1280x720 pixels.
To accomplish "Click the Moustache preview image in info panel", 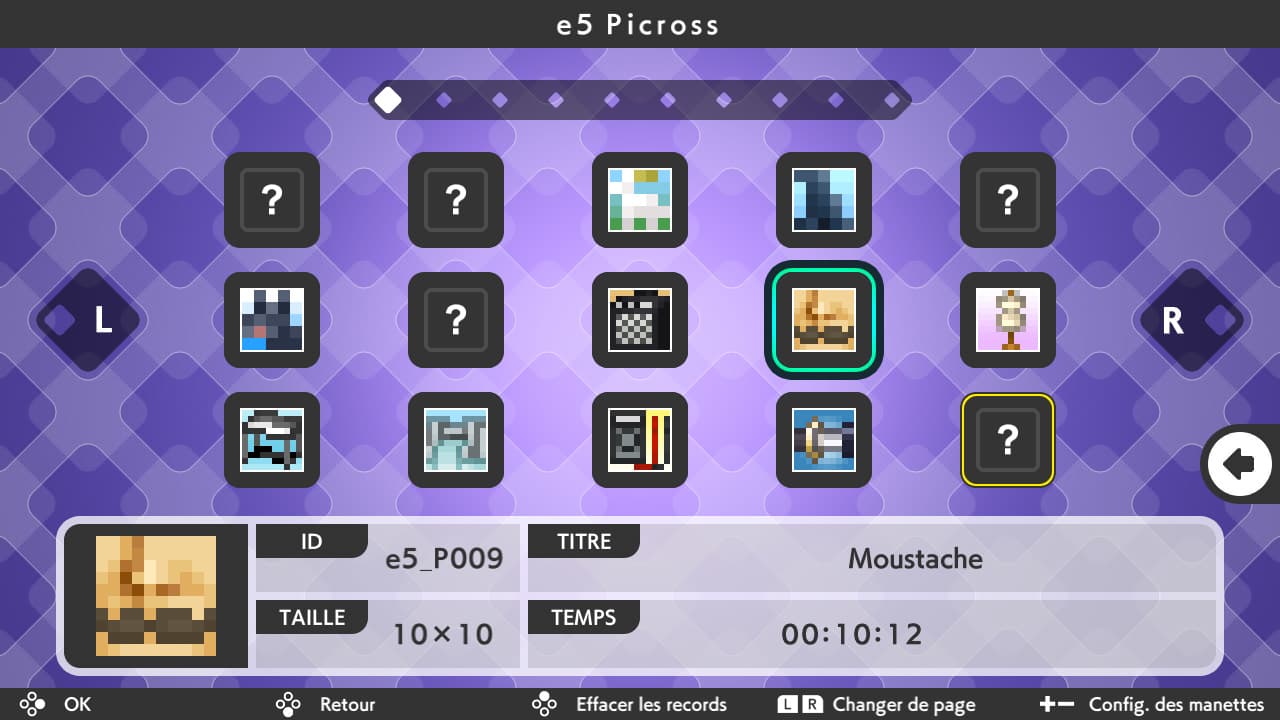I will [156, 595].
